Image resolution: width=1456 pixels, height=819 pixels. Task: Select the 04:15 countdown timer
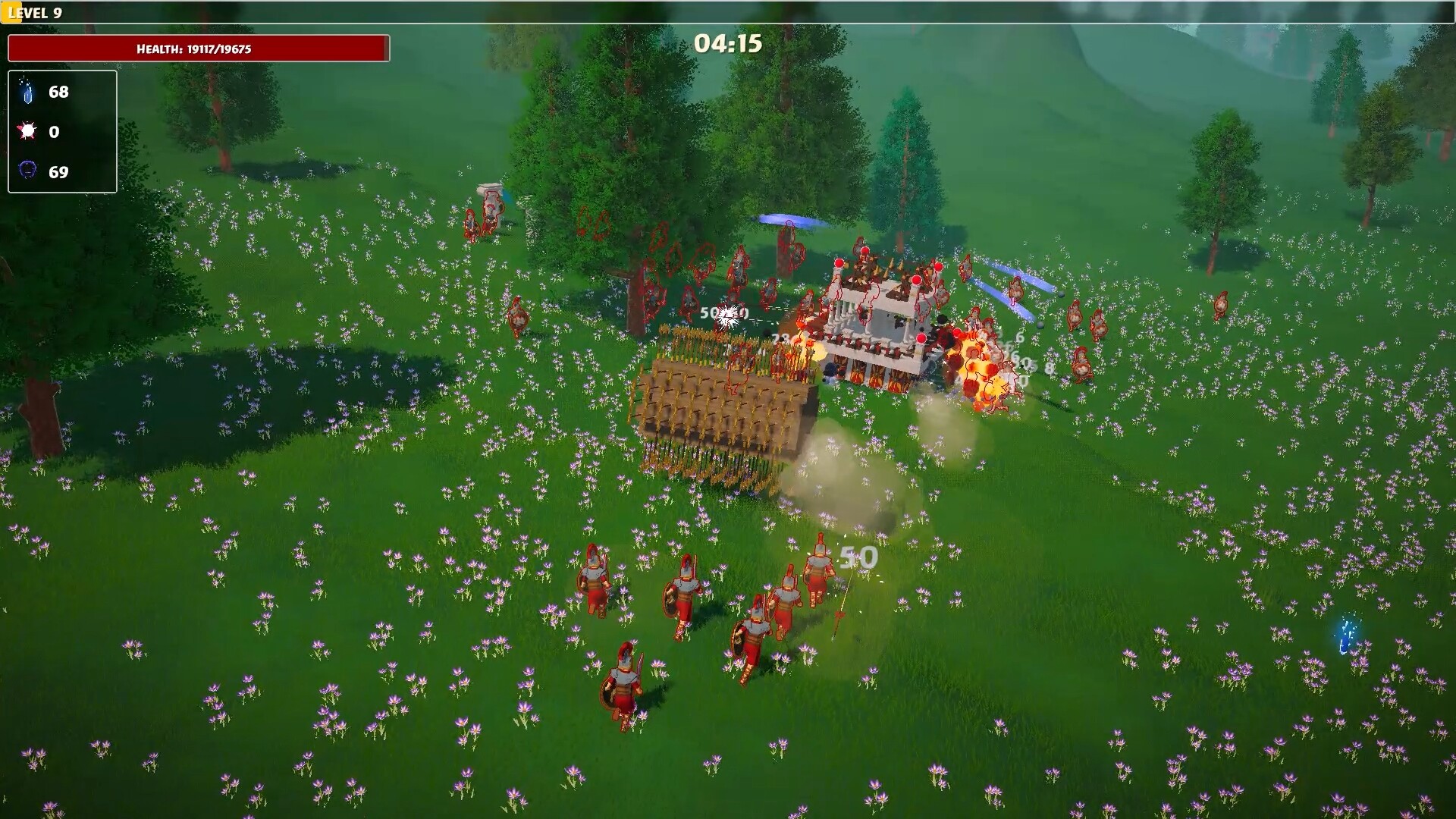[728, 44]
